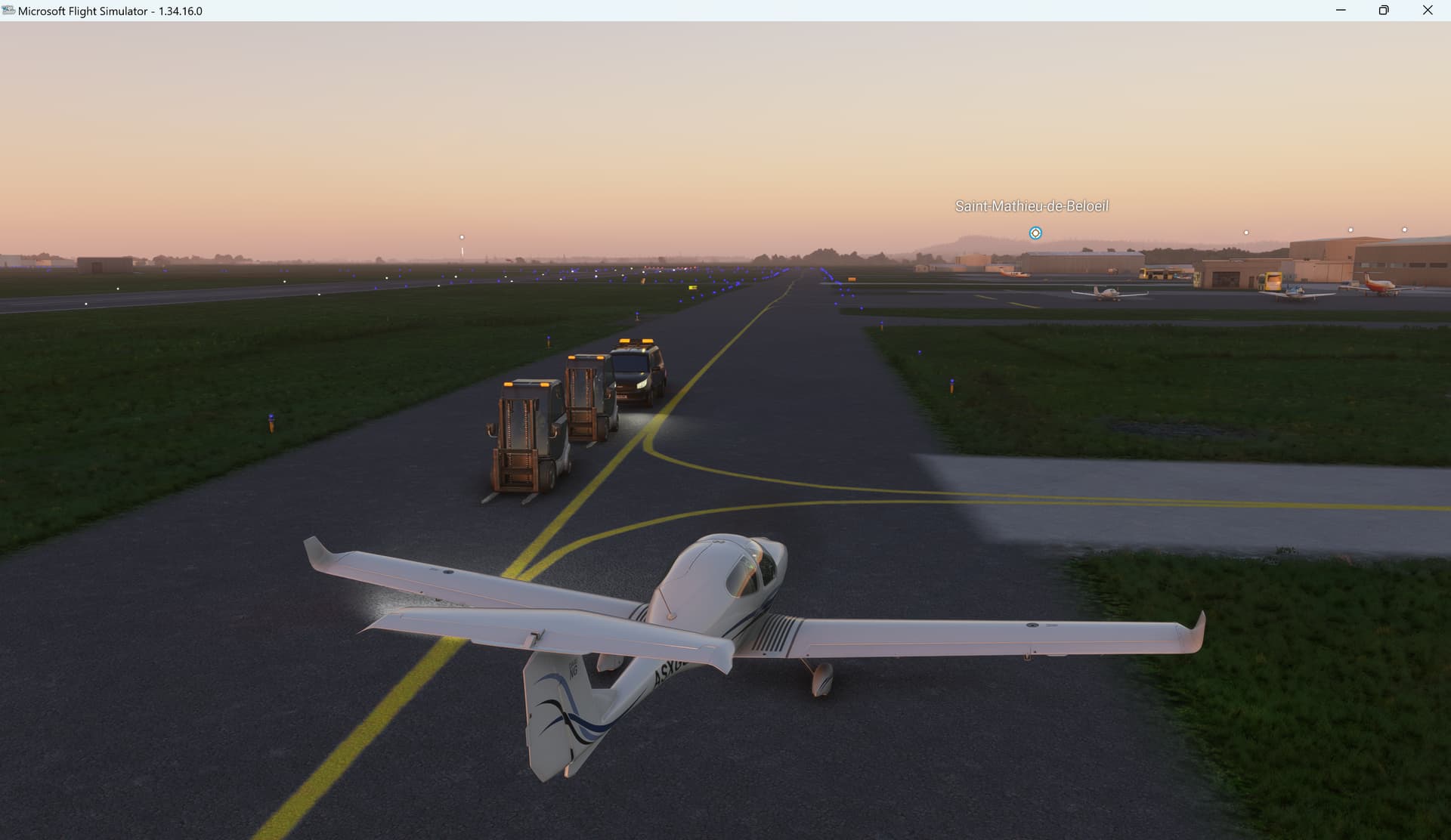The width and height of the screenshot is (1451, 840).
Task: Click the Saint-Mathieu-de-Beloeil airport name label
Action: coord(1032,205)
